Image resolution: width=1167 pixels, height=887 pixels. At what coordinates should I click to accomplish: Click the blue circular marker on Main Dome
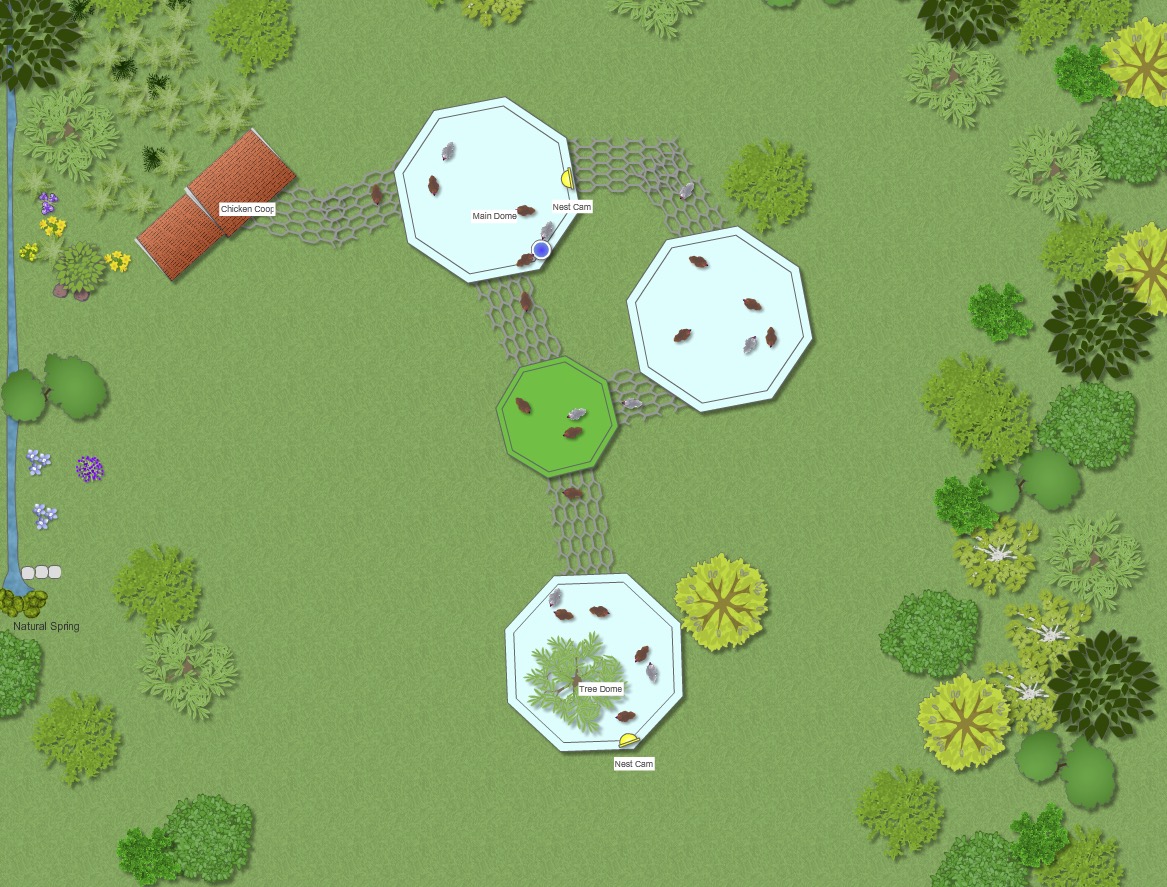[542, 250]
